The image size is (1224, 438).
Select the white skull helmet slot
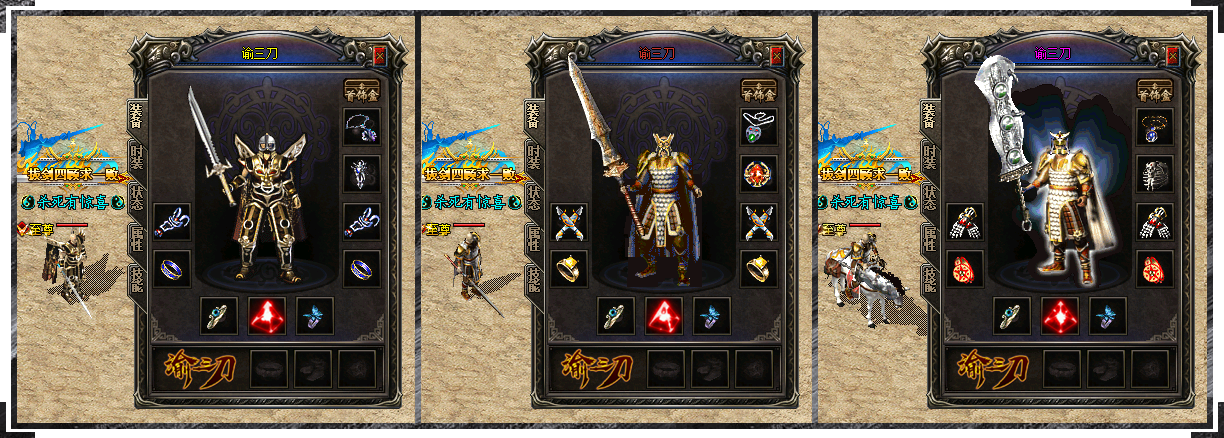pyautogui.click(x=1155, y=173)
